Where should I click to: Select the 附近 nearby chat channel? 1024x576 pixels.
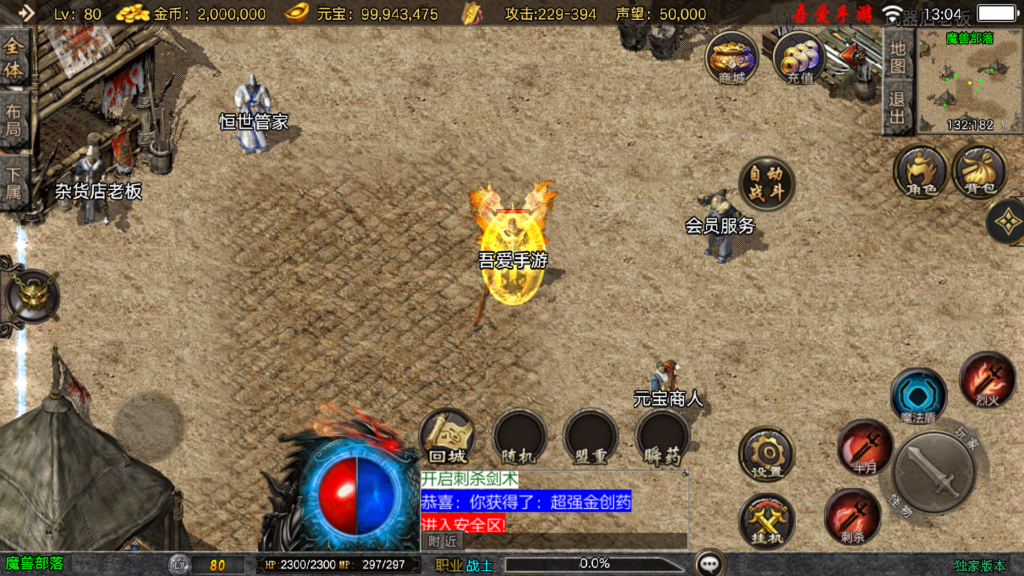442,541
